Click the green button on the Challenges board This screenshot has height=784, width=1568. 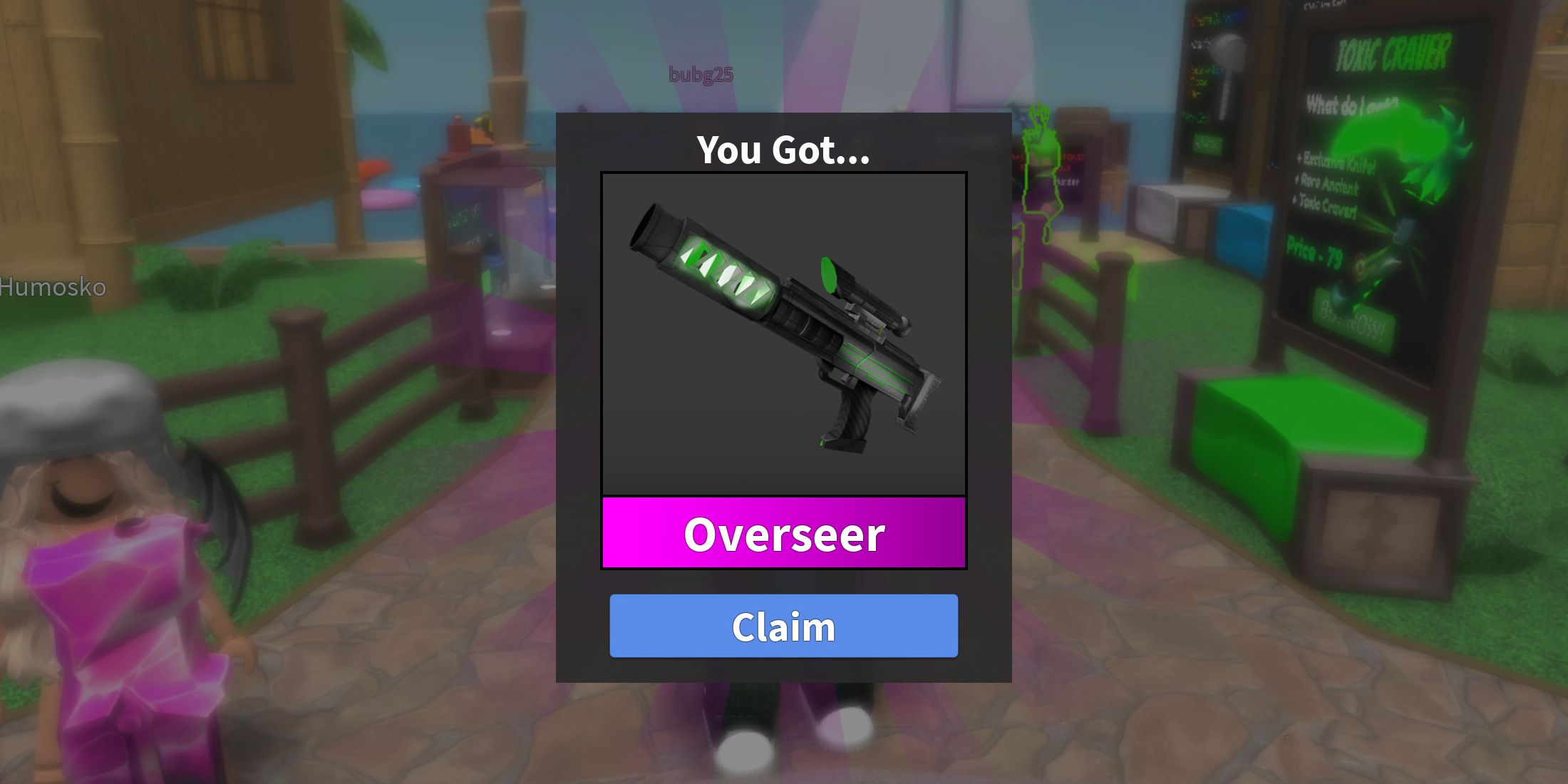coord(1208,143)
